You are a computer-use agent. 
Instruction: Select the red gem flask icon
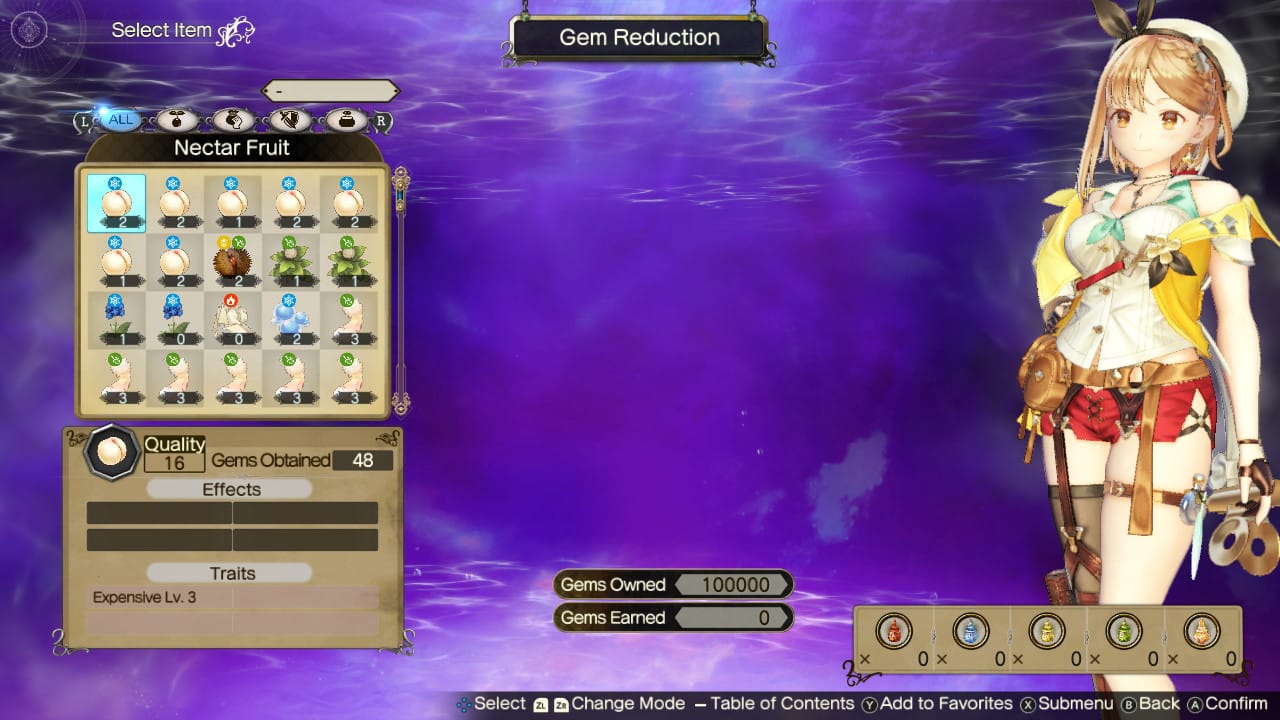coord(893,632)
